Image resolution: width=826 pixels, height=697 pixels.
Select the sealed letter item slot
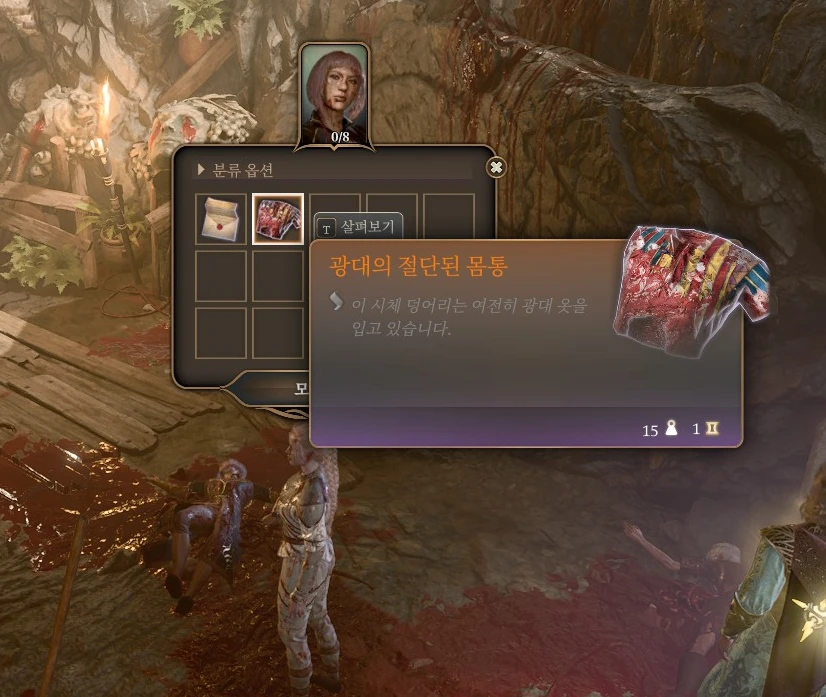pos(220,219)
